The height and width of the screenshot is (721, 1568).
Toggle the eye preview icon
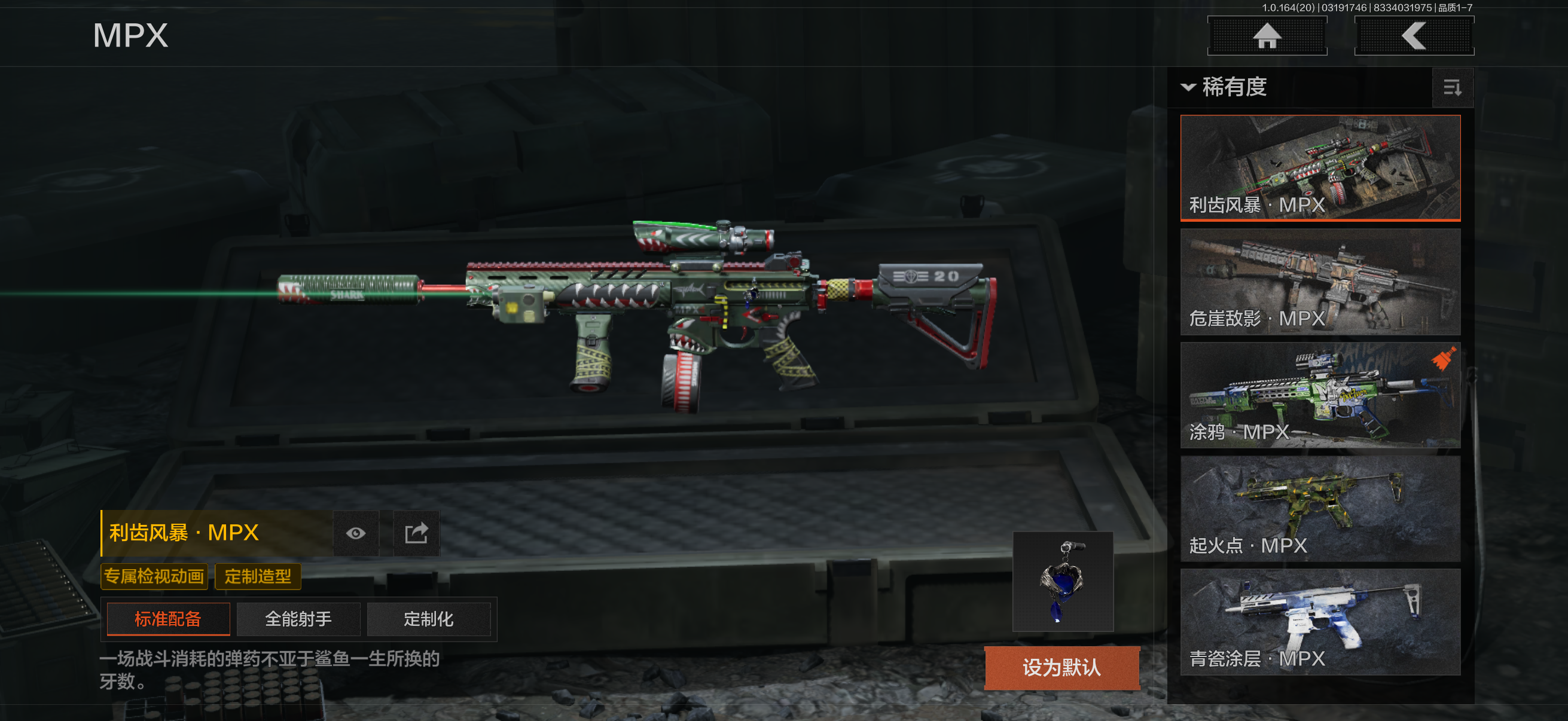(x=356, y=534)
